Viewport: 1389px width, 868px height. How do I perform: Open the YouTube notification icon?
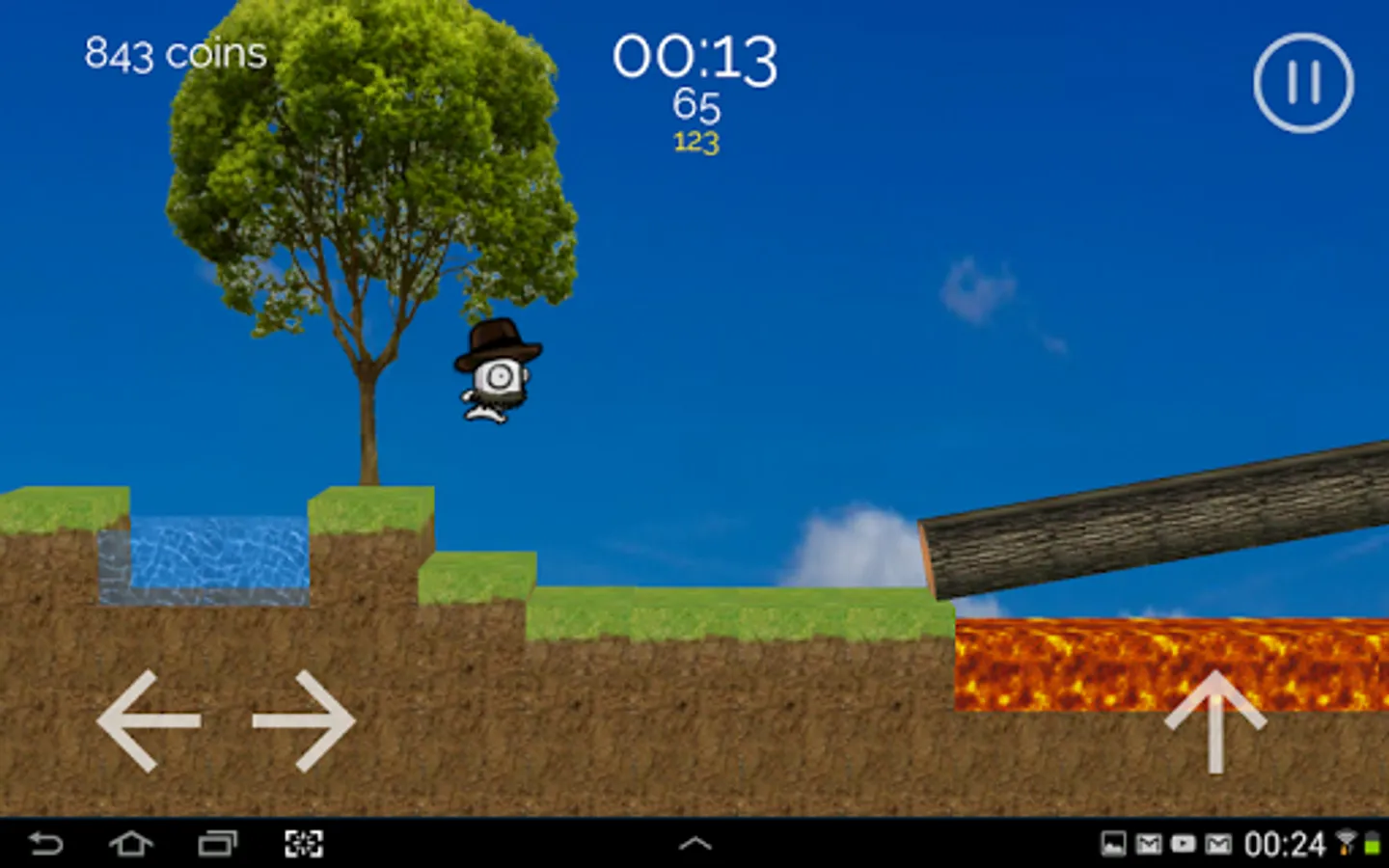tap(1182, 843)
